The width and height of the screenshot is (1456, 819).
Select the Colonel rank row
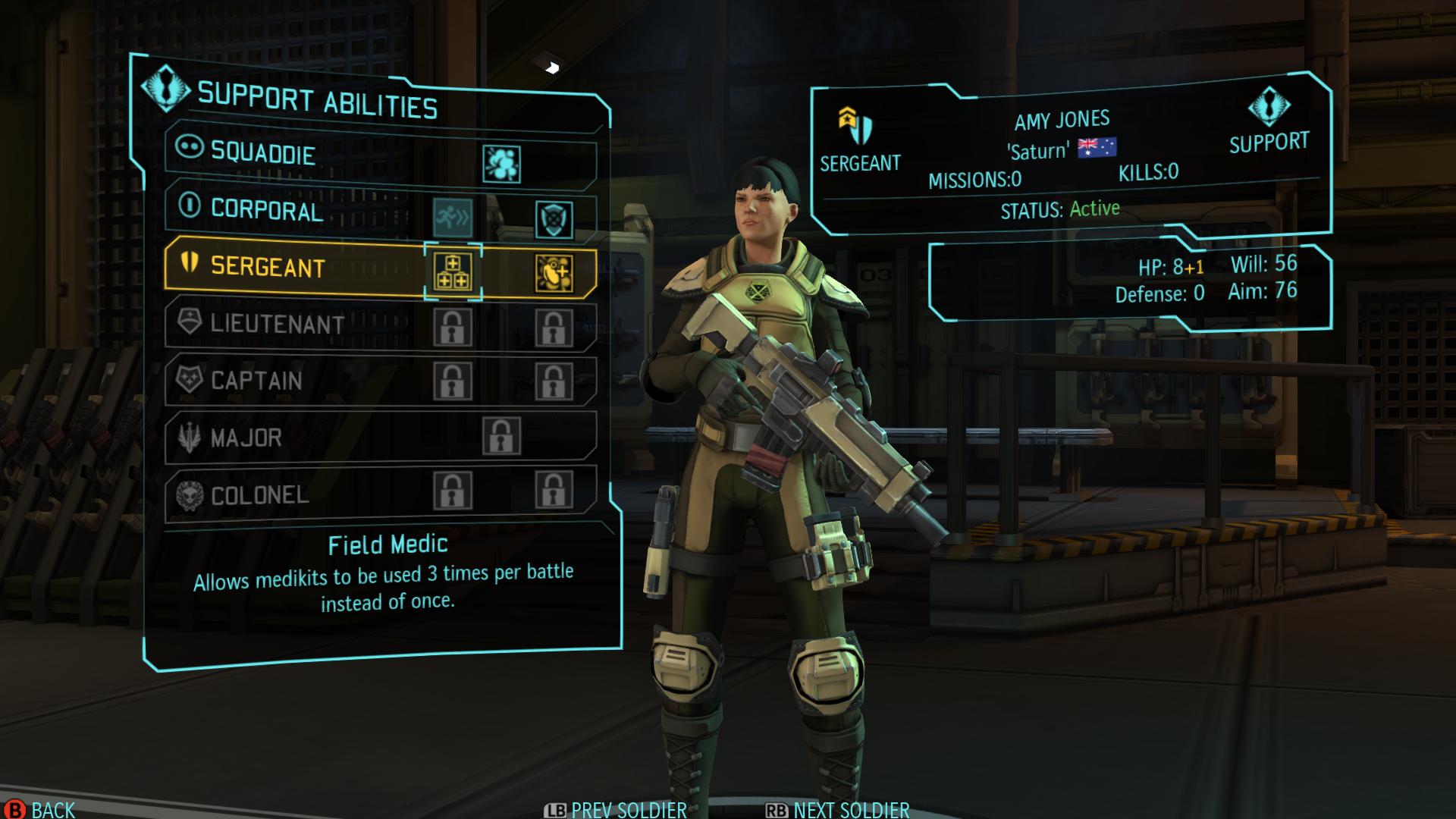coord(259,495)
